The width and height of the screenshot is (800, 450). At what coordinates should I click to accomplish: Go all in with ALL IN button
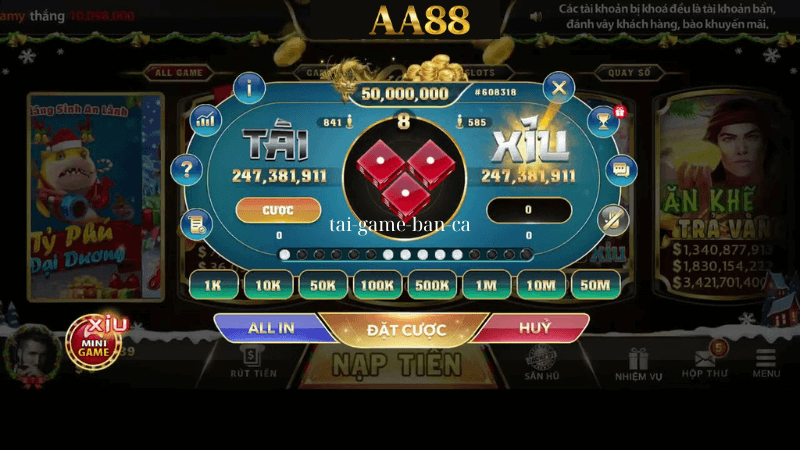point(268,328)
